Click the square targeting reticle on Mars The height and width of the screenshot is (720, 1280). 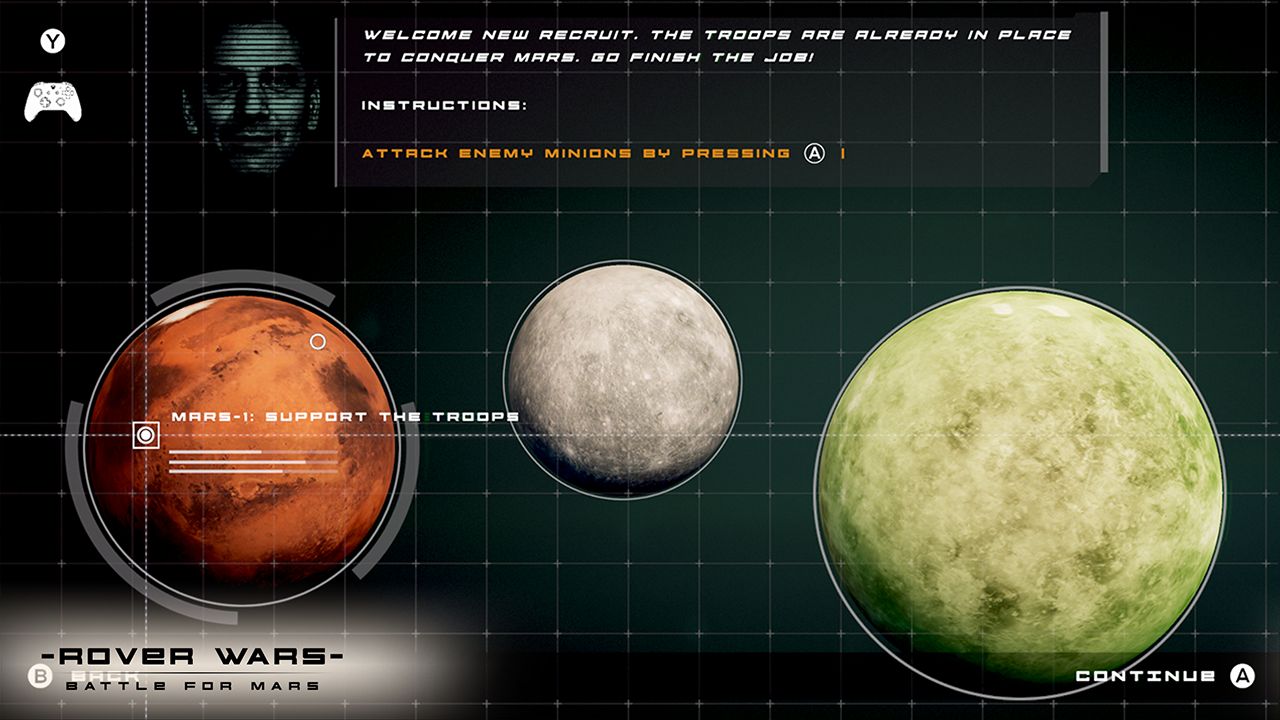(145, 436)
